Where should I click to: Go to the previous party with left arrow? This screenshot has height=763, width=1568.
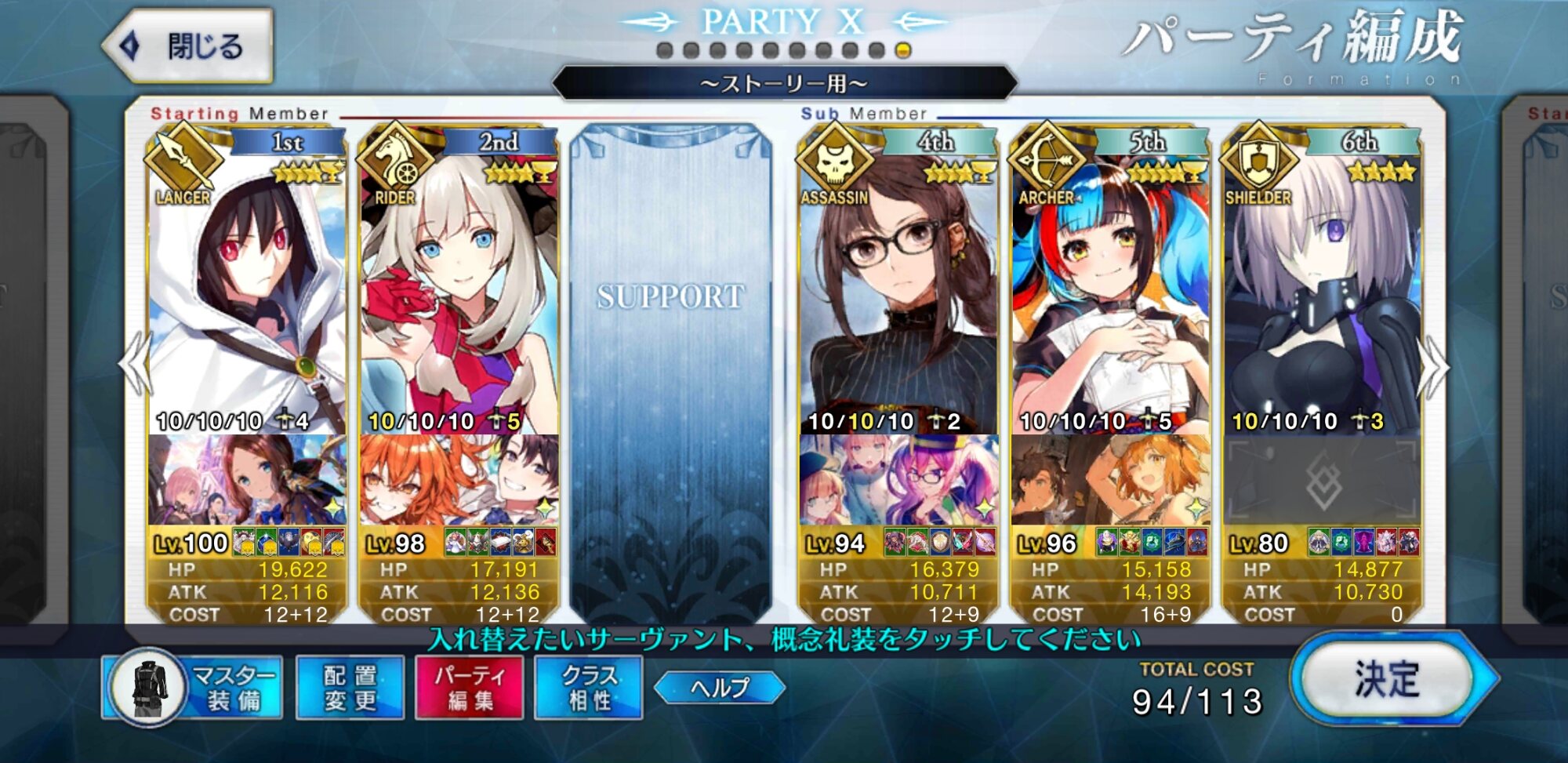tap(135, 365)
